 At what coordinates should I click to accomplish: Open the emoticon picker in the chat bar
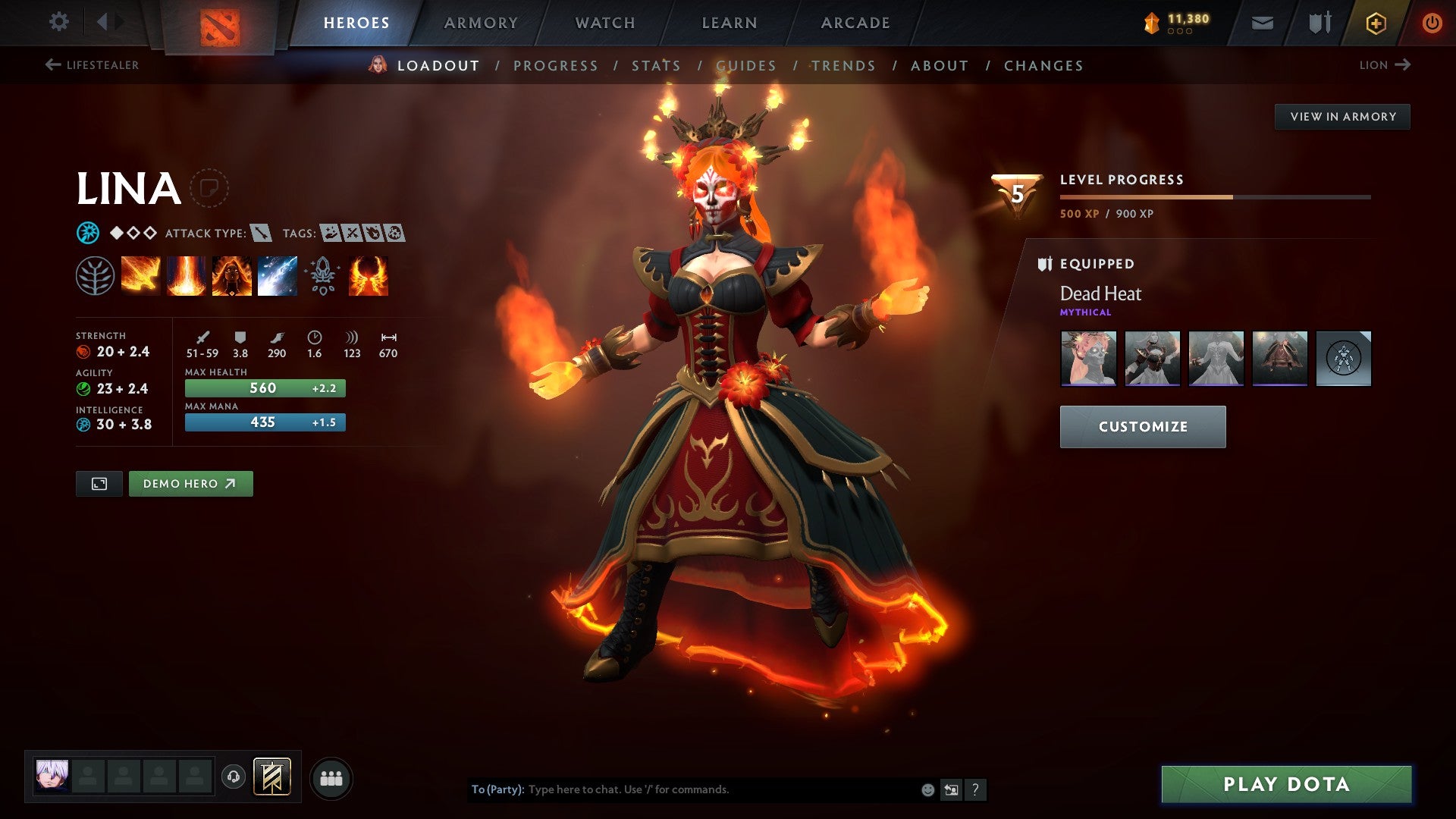click(927, 789)
